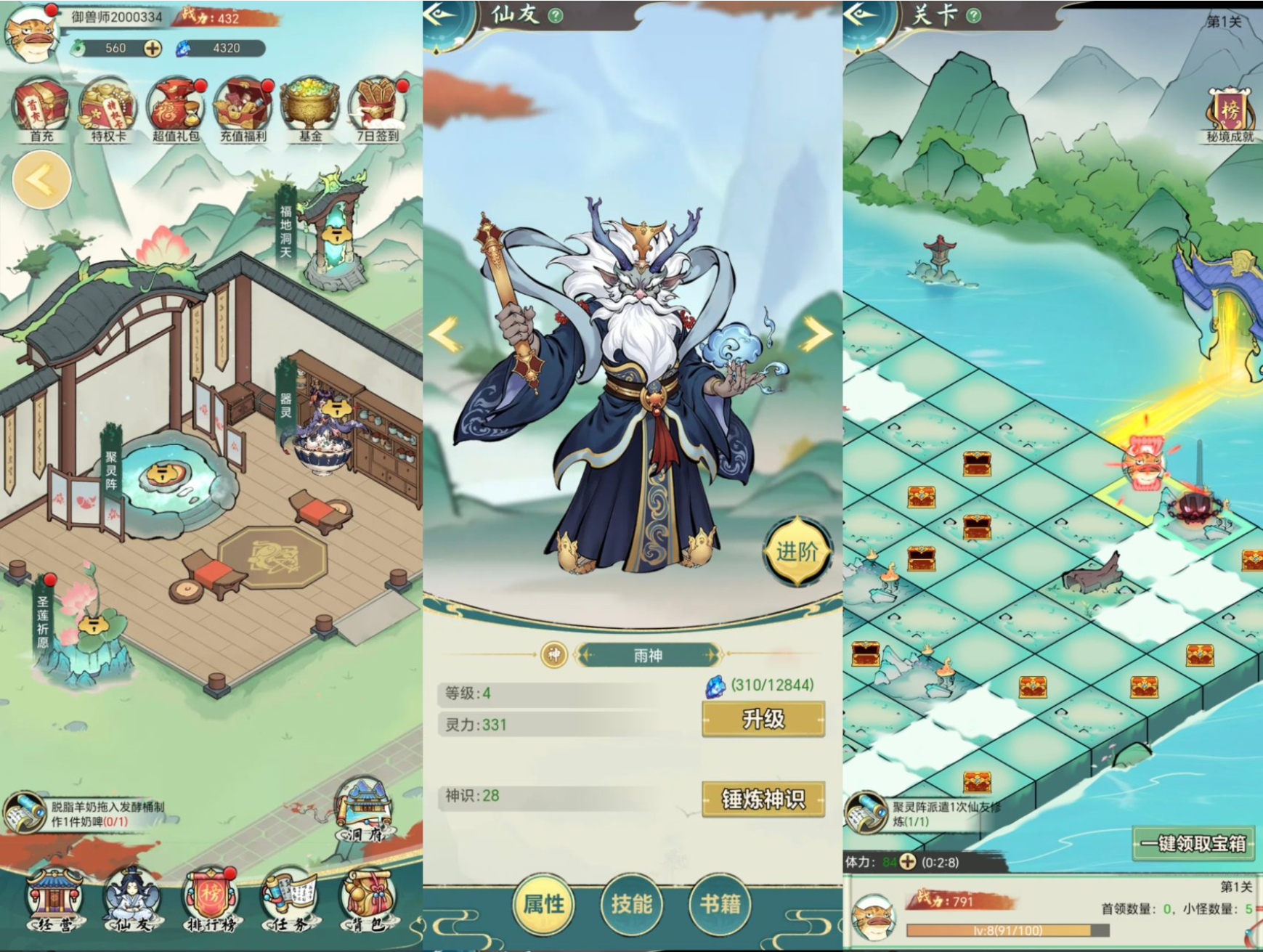Screen dimensions: 1263x952
Task: Open the 超值礼包 gift pack
Action: (x=175, y=110)
